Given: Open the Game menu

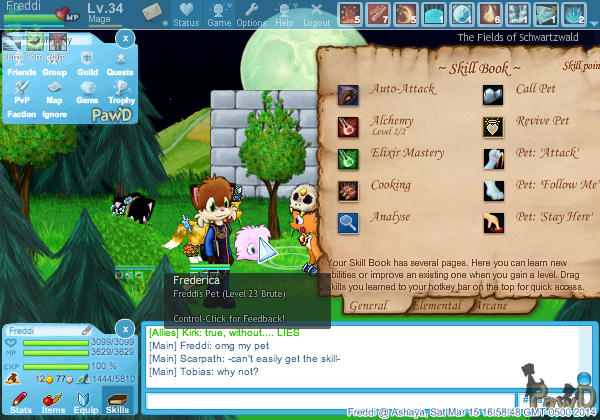Looking at the screenshot, I should pyautogui.click(x=219, y=14).
